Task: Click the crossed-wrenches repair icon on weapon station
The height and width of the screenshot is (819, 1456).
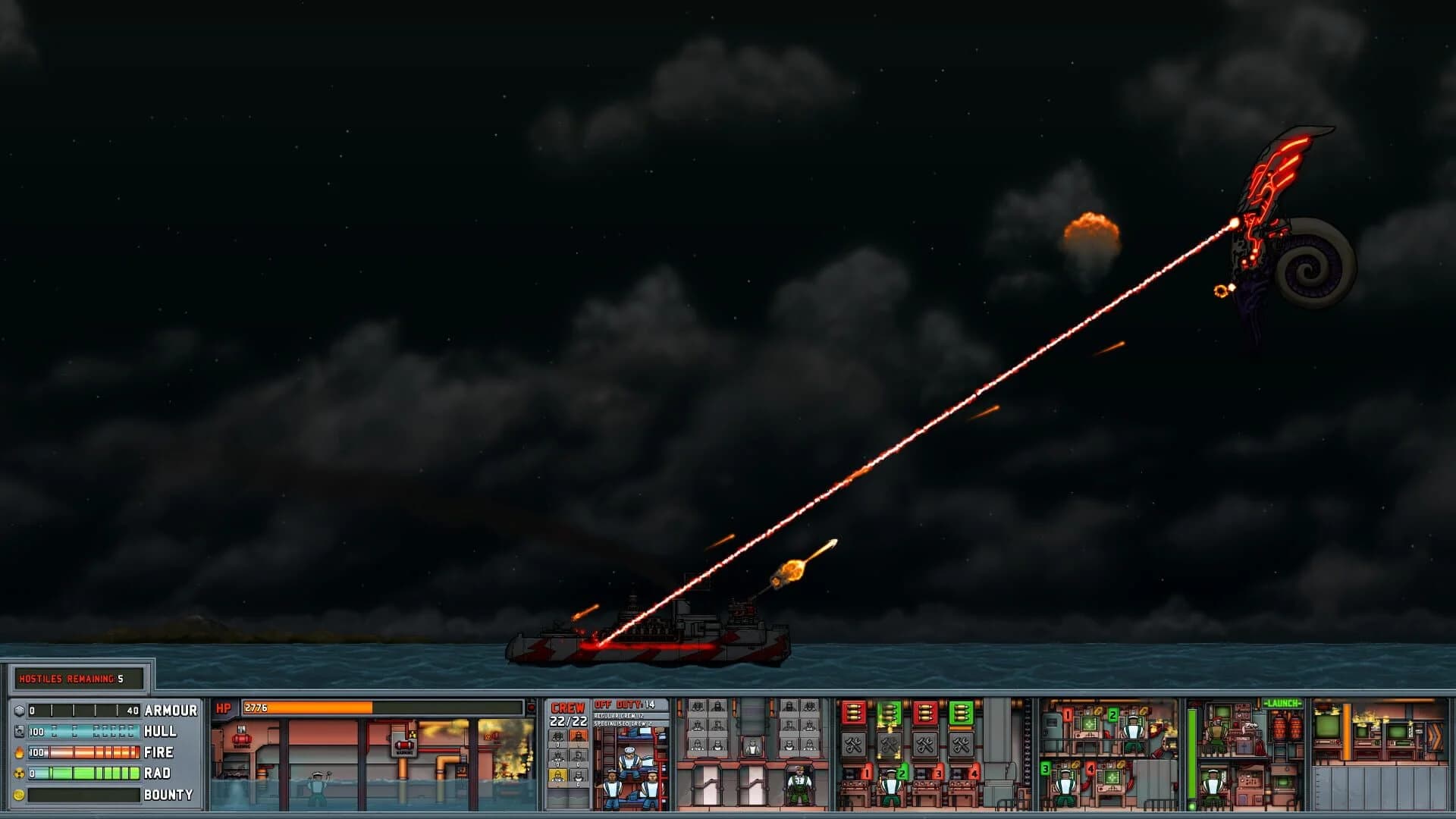Action: (852, 744)
